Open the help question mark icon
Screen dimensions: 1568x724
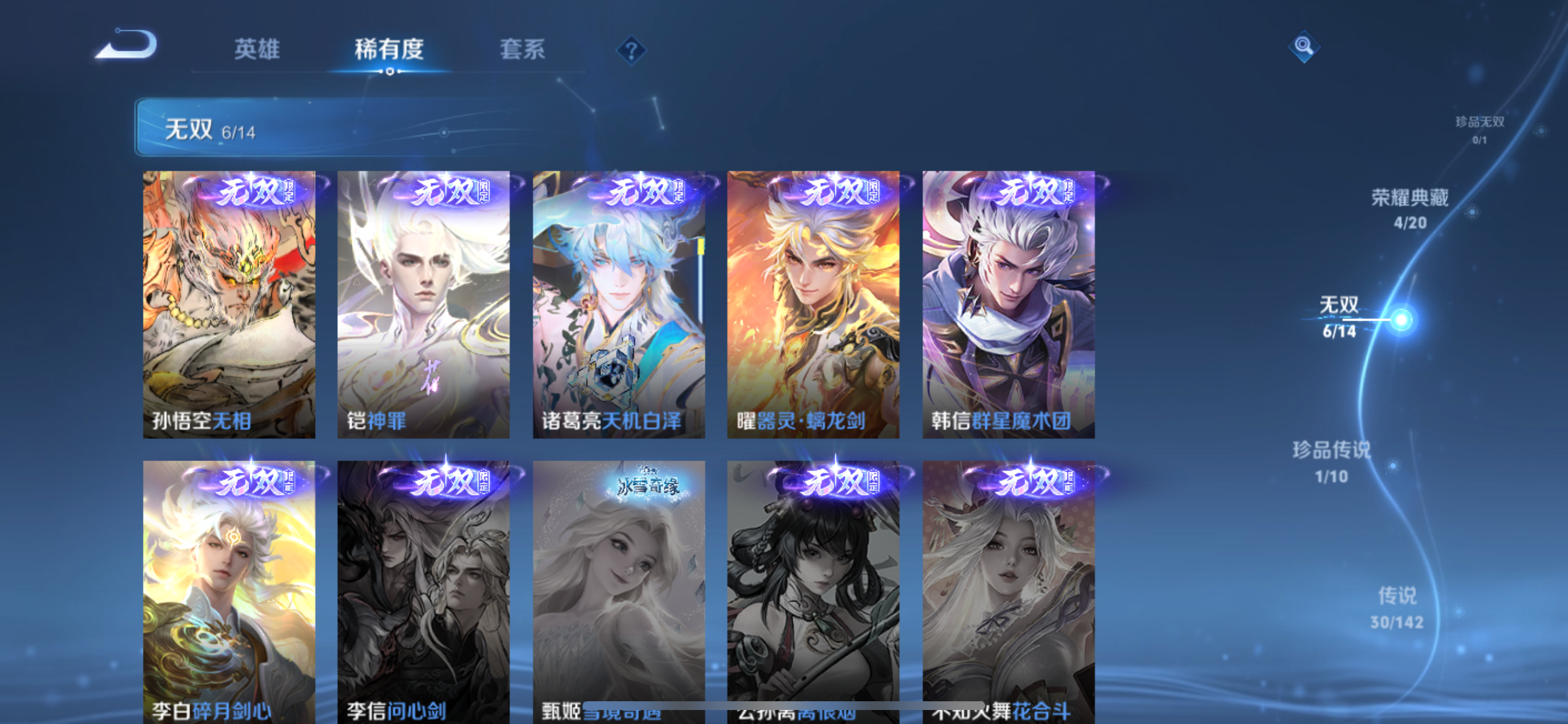click(633, 51)
